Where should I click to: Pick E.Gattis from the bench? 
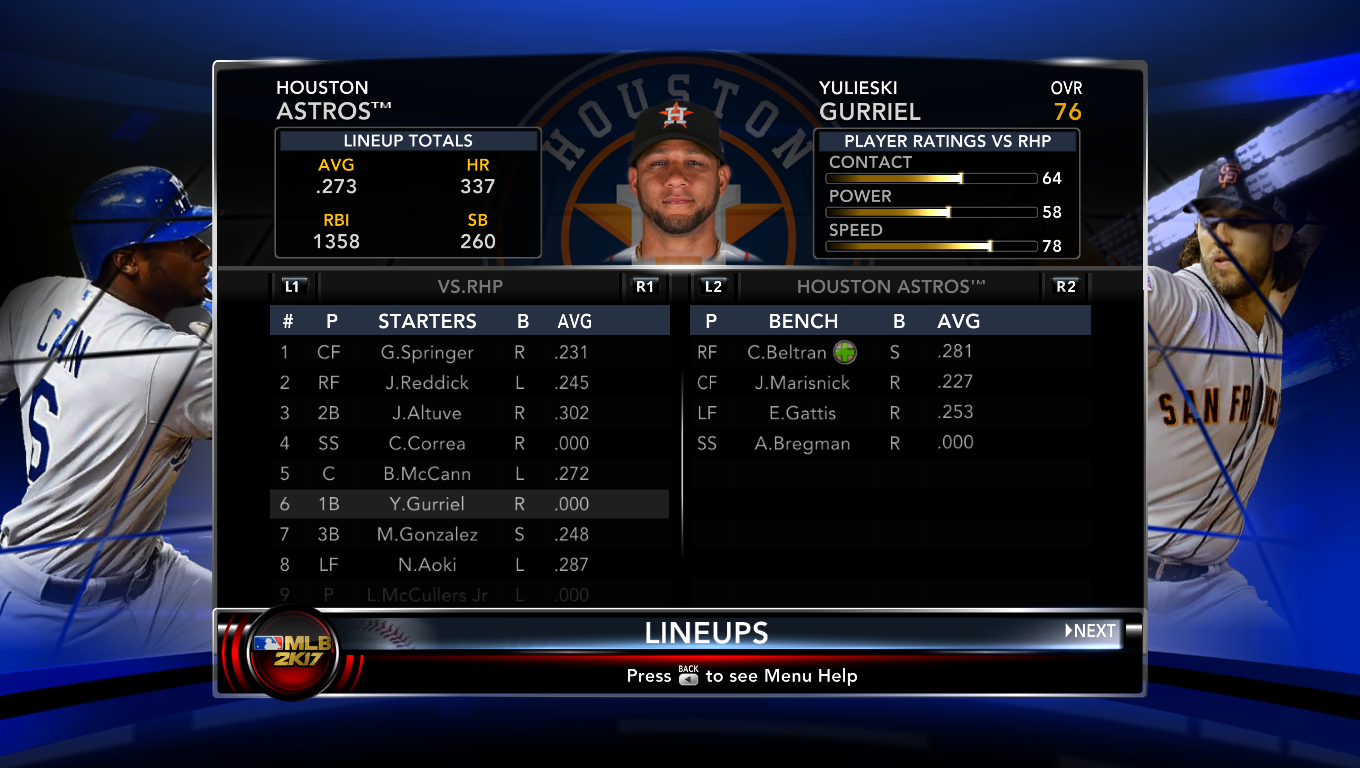(802, 412)
